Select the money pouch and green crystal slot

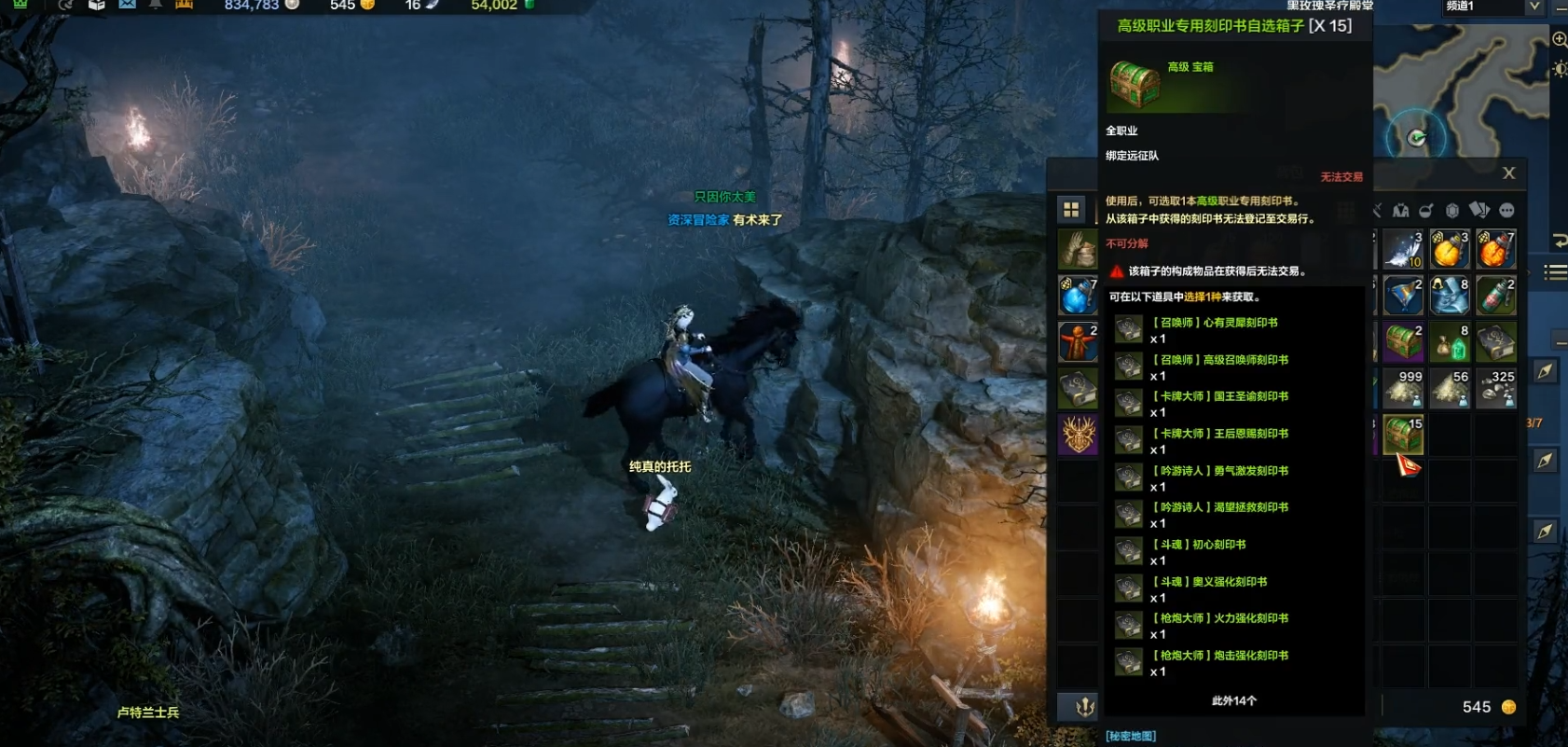coord(1450,342)
